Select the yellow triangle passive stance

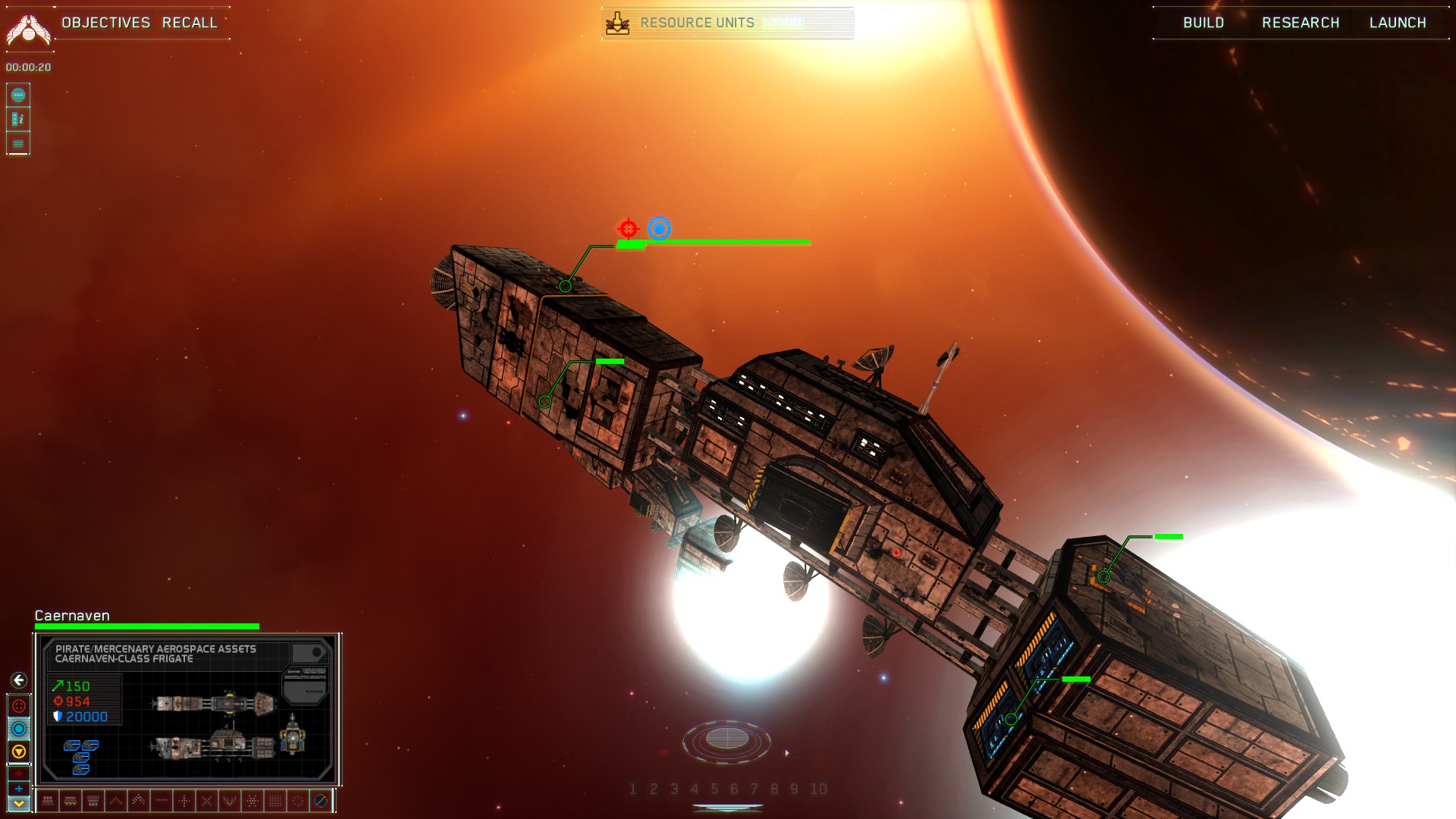pos(19,752)
